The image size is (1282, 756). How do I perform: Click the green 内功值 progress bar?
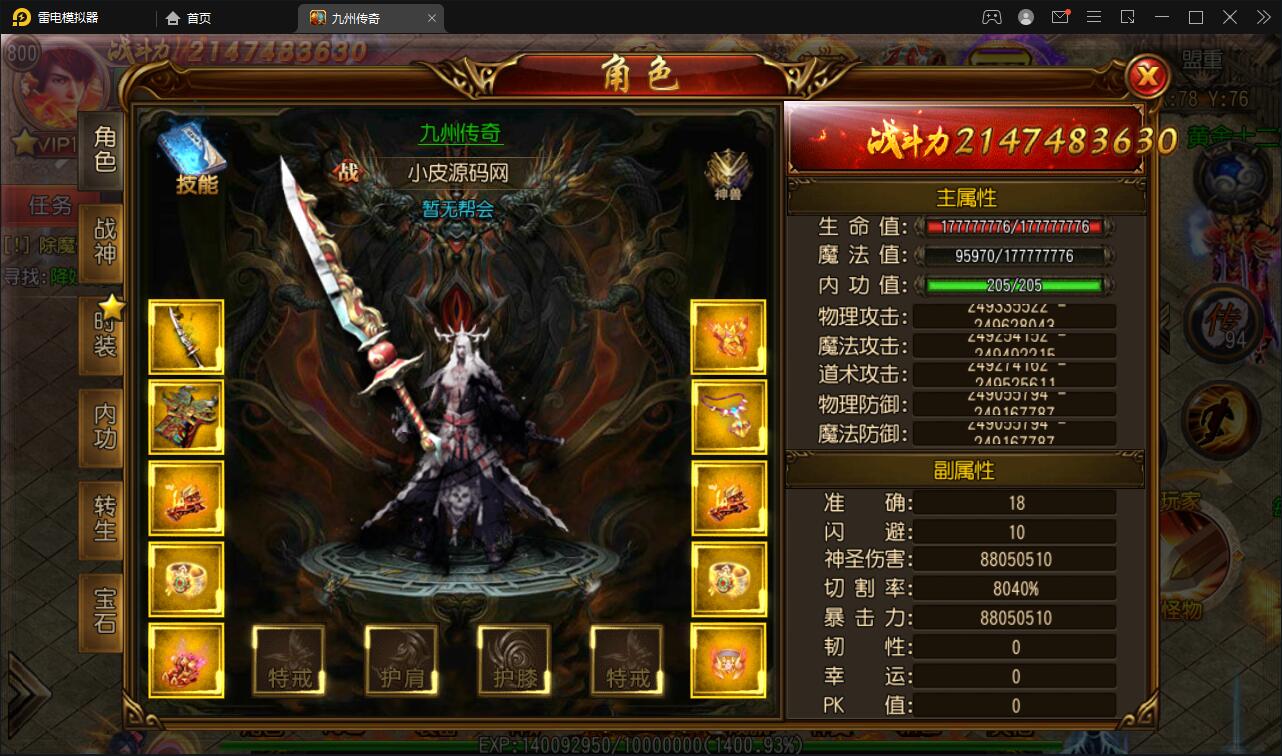coord(1010,285)
